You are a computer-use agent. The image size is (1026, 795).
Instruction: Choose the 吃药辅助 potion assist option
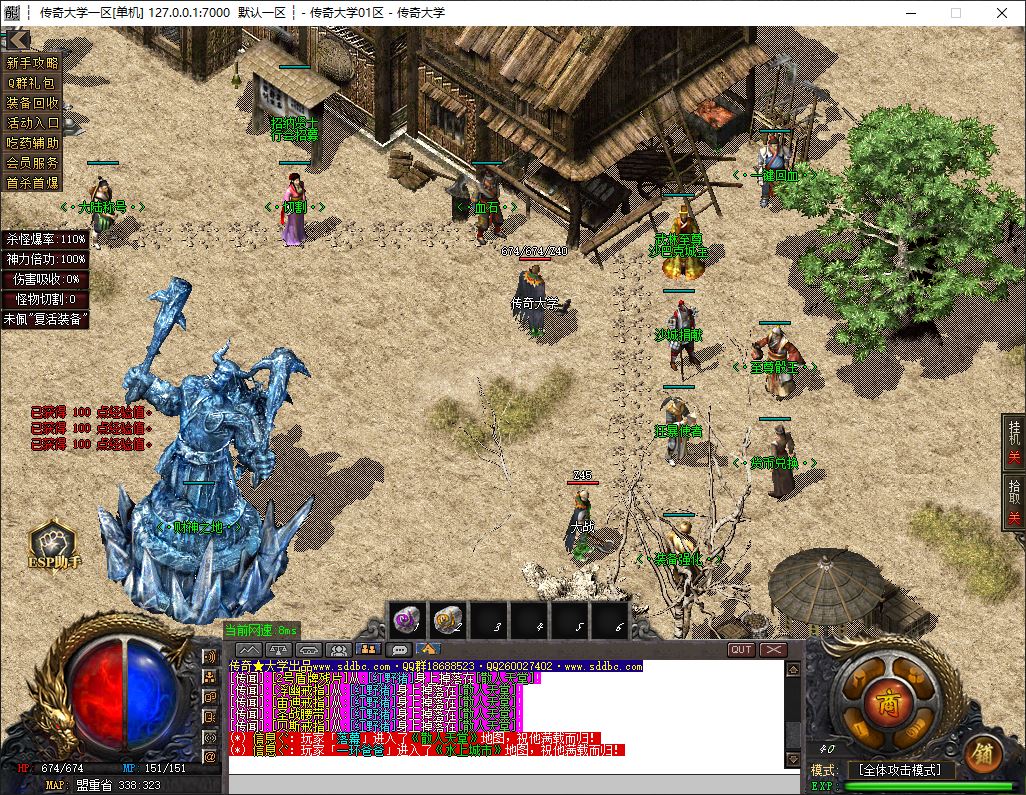[x=32, y=143]
